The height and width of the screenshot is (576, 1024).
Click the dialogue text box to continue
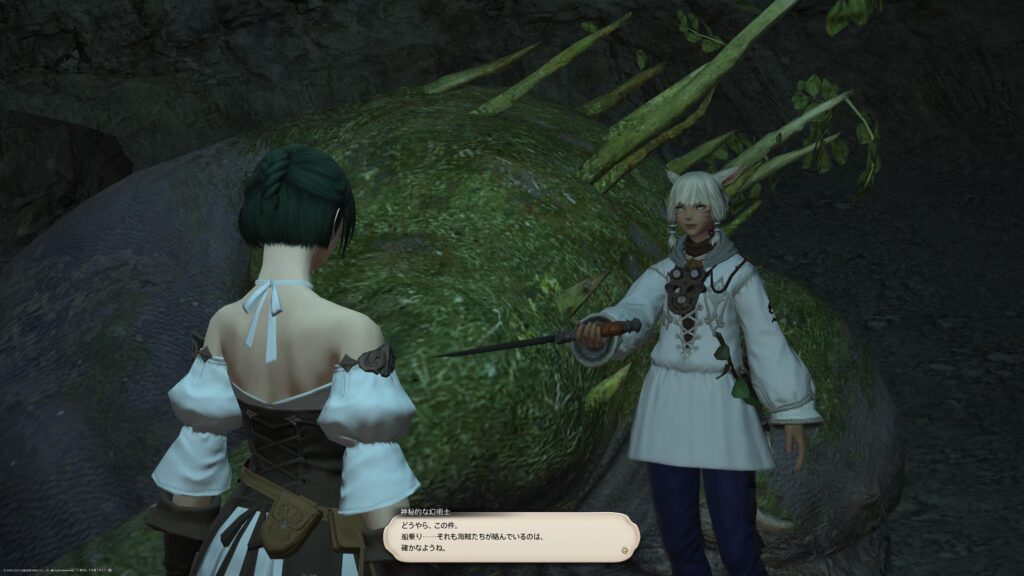510,537
